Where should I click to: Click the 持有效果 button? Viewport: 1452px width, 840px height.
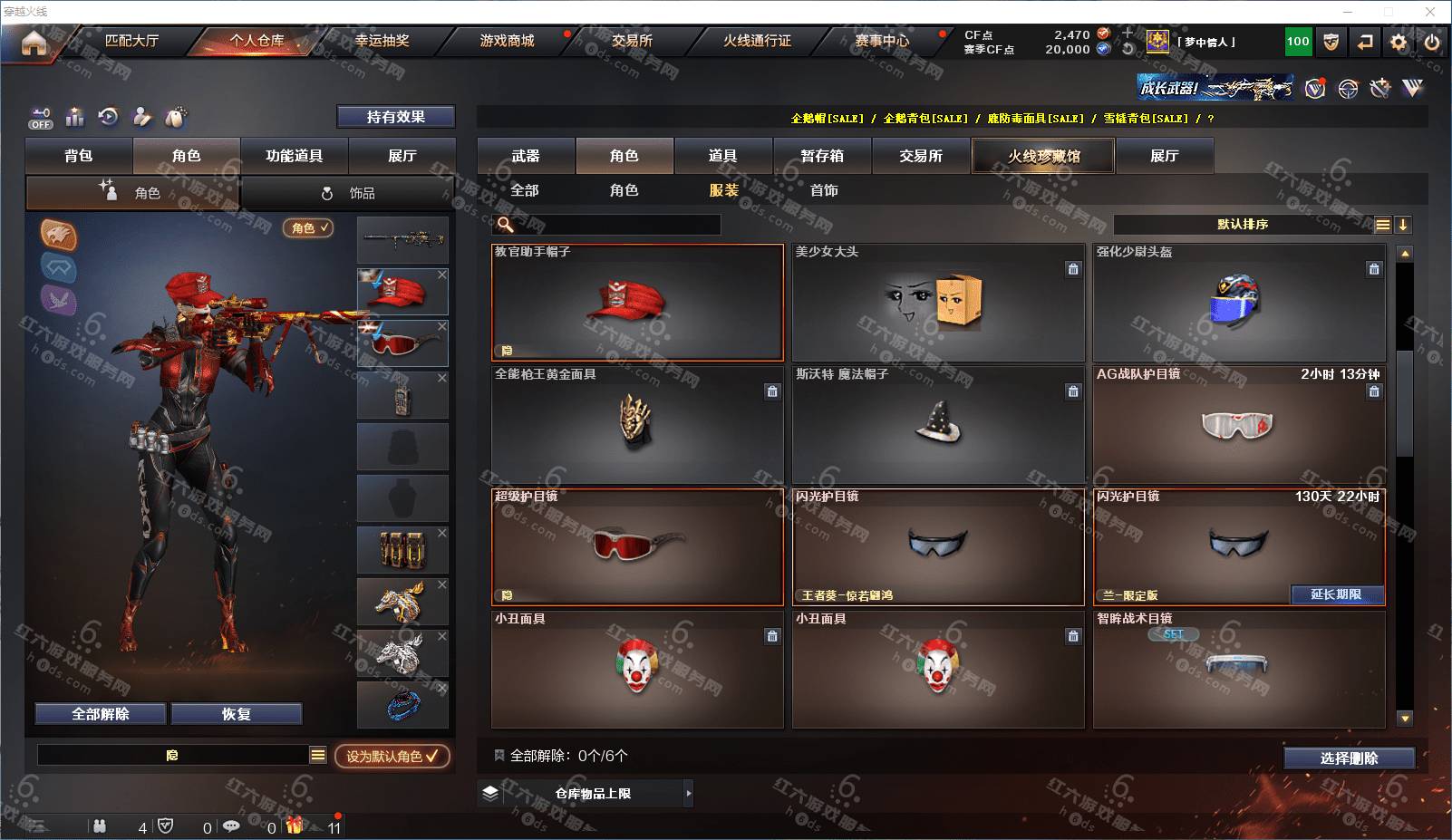[395, 117]
